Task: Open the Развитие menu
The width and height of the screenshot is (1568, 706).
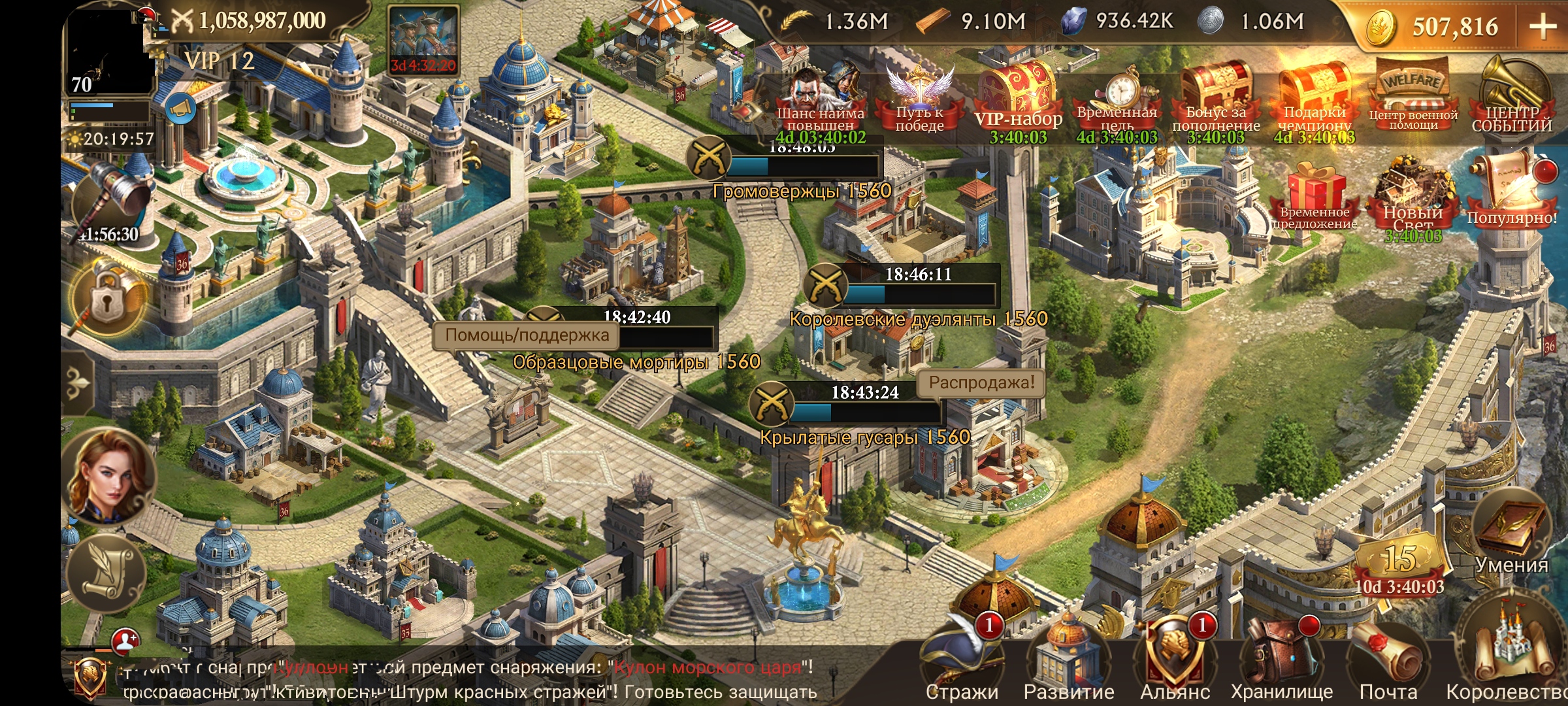Action: 1069,660
